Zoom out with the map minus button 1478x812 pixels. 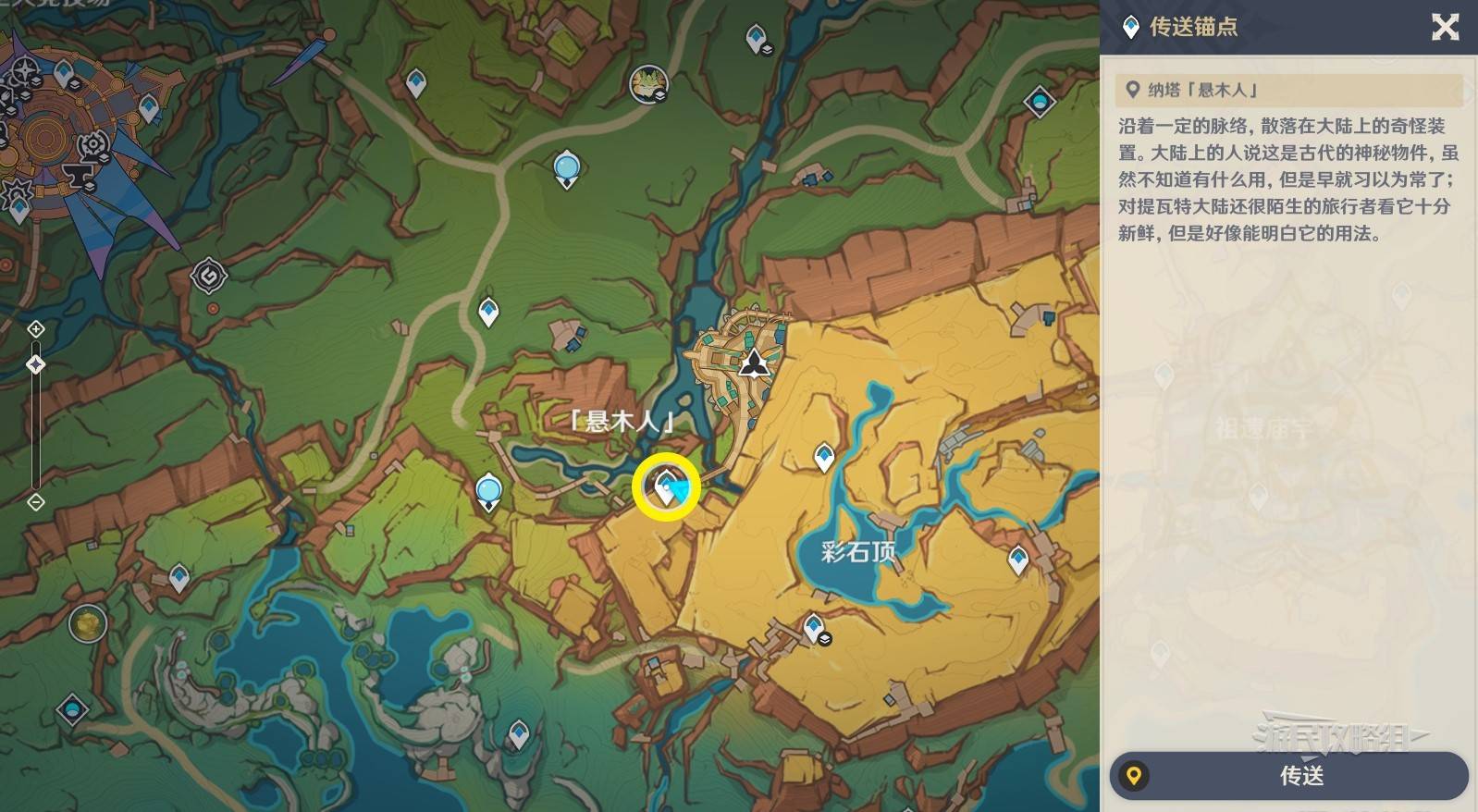35,502
